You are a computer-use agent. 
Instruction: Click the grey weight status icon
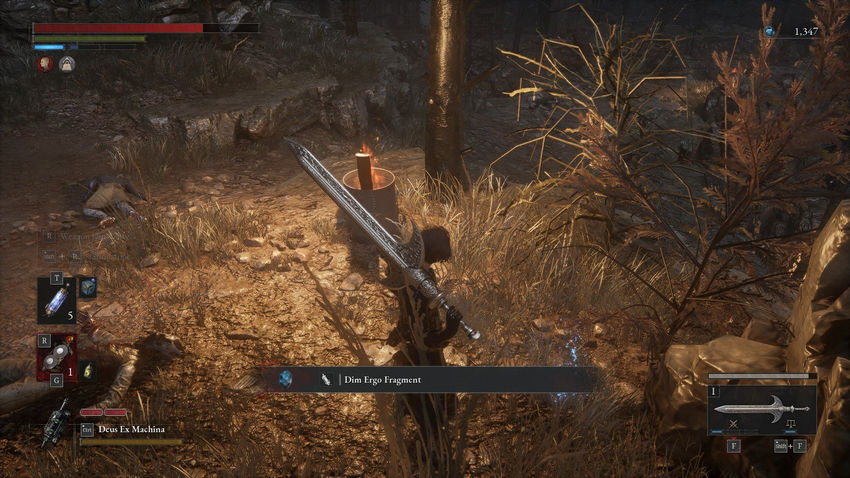coord(66,64)
